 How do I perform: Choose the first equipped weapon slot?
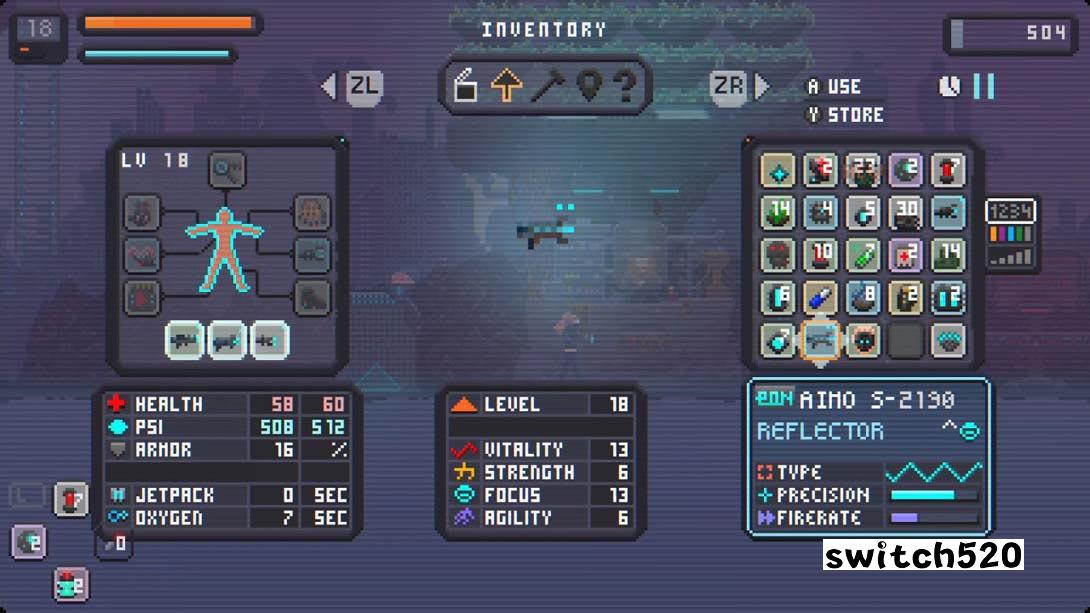point(186,340)
